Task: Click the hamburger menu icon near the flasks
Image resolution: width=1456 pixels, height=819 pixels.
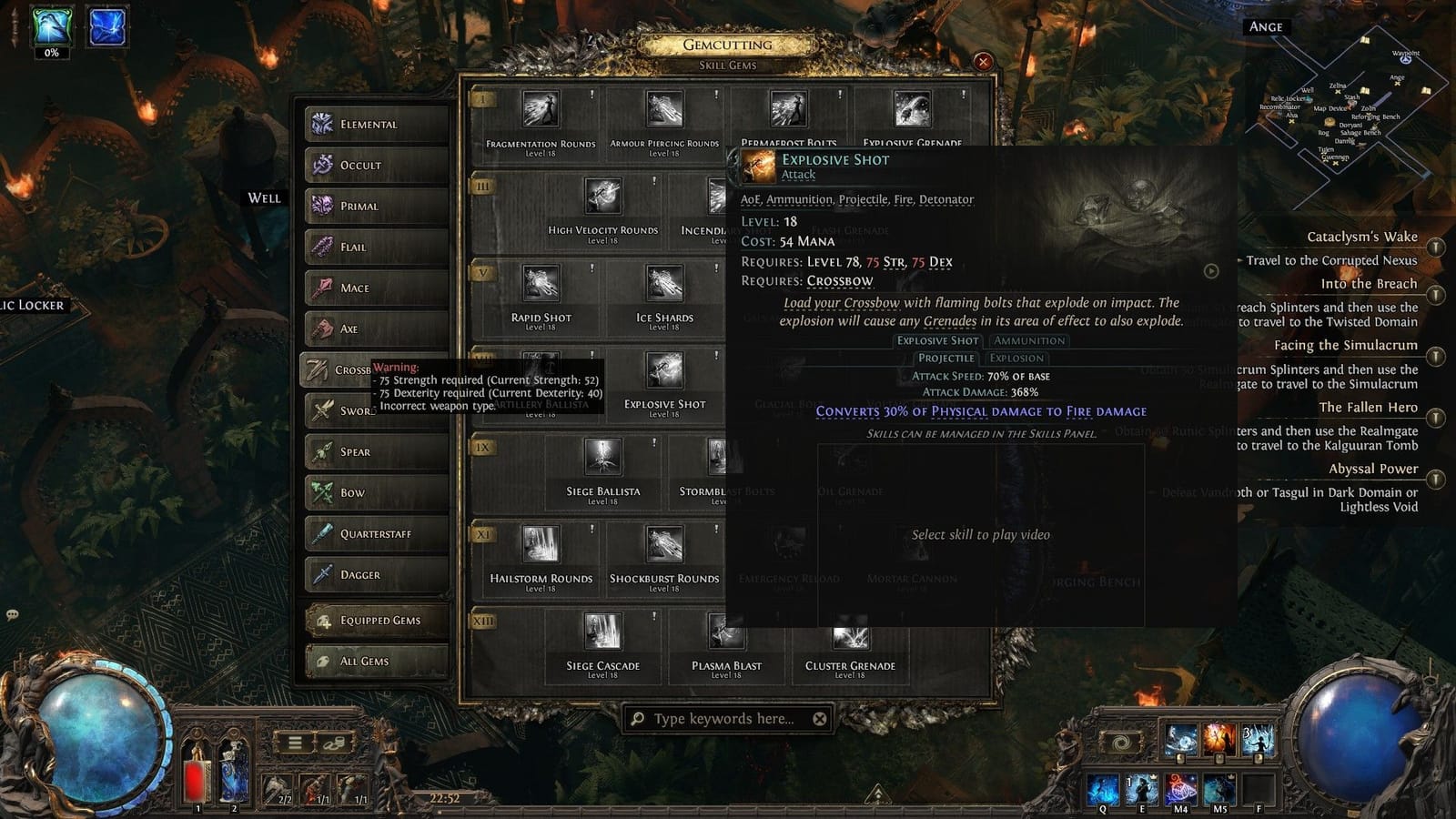Action: tap(294, 744)
